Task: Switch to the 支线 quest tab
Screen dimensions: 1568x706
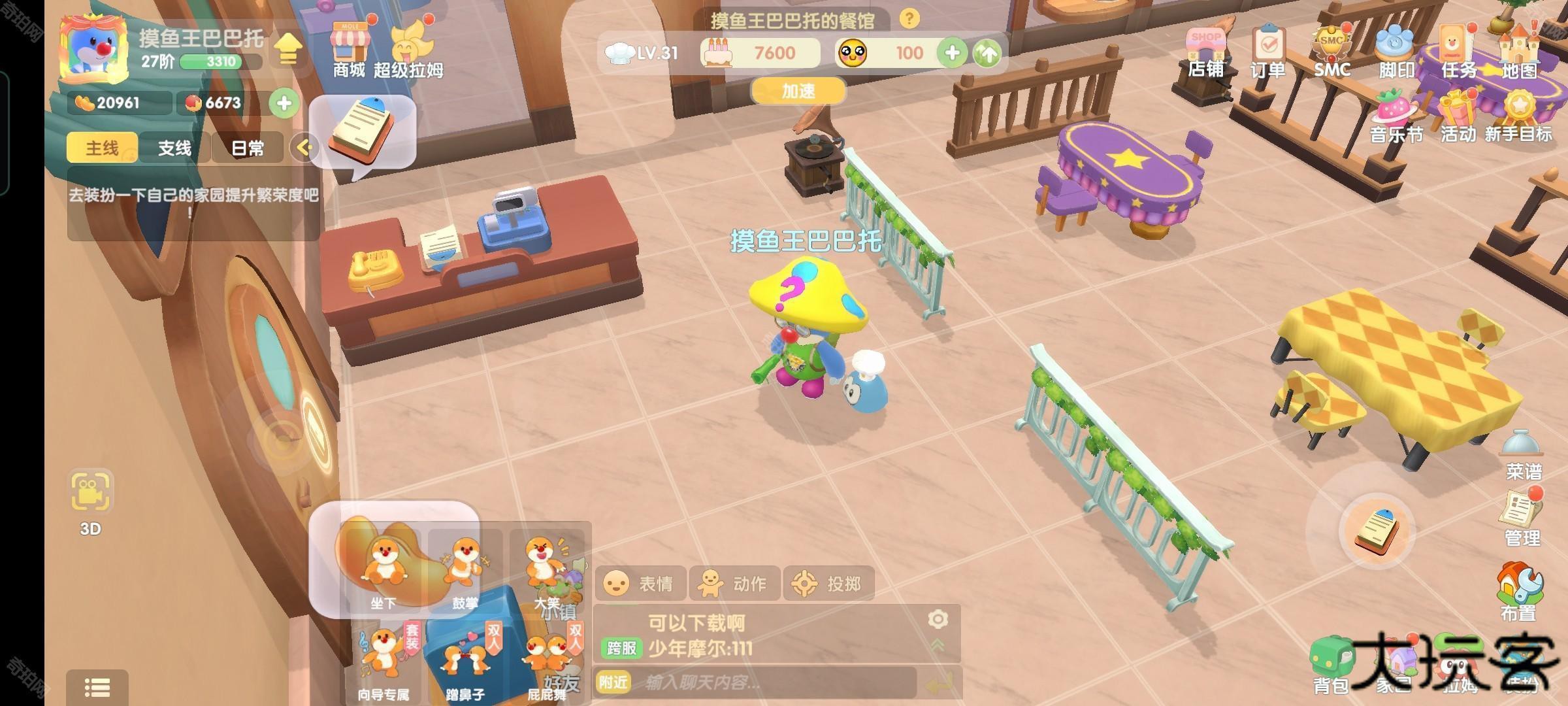Action: pyautogui.click(x=174, y=148)
